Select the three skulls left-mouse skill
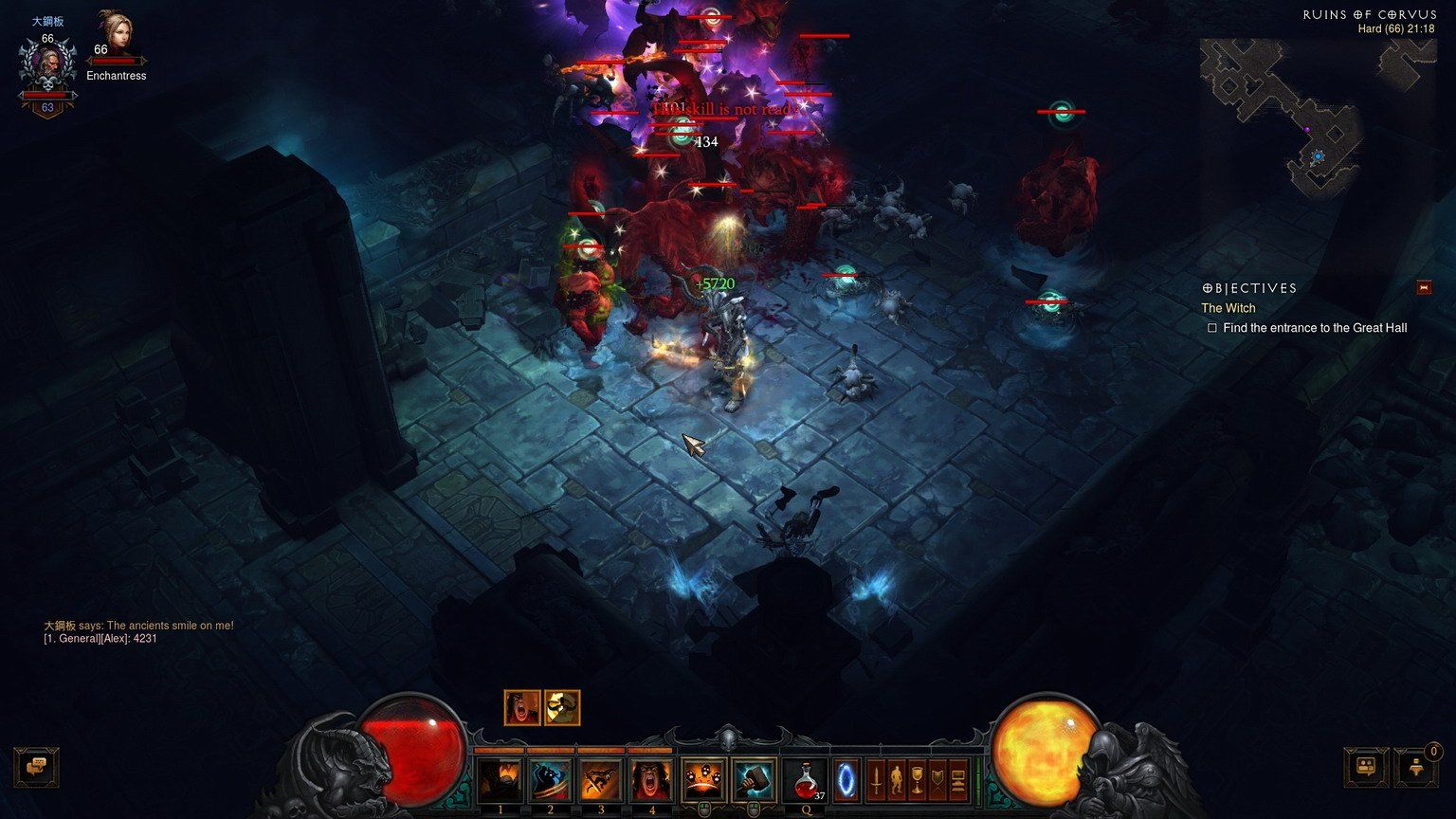1456x819 pixels. 703,781
